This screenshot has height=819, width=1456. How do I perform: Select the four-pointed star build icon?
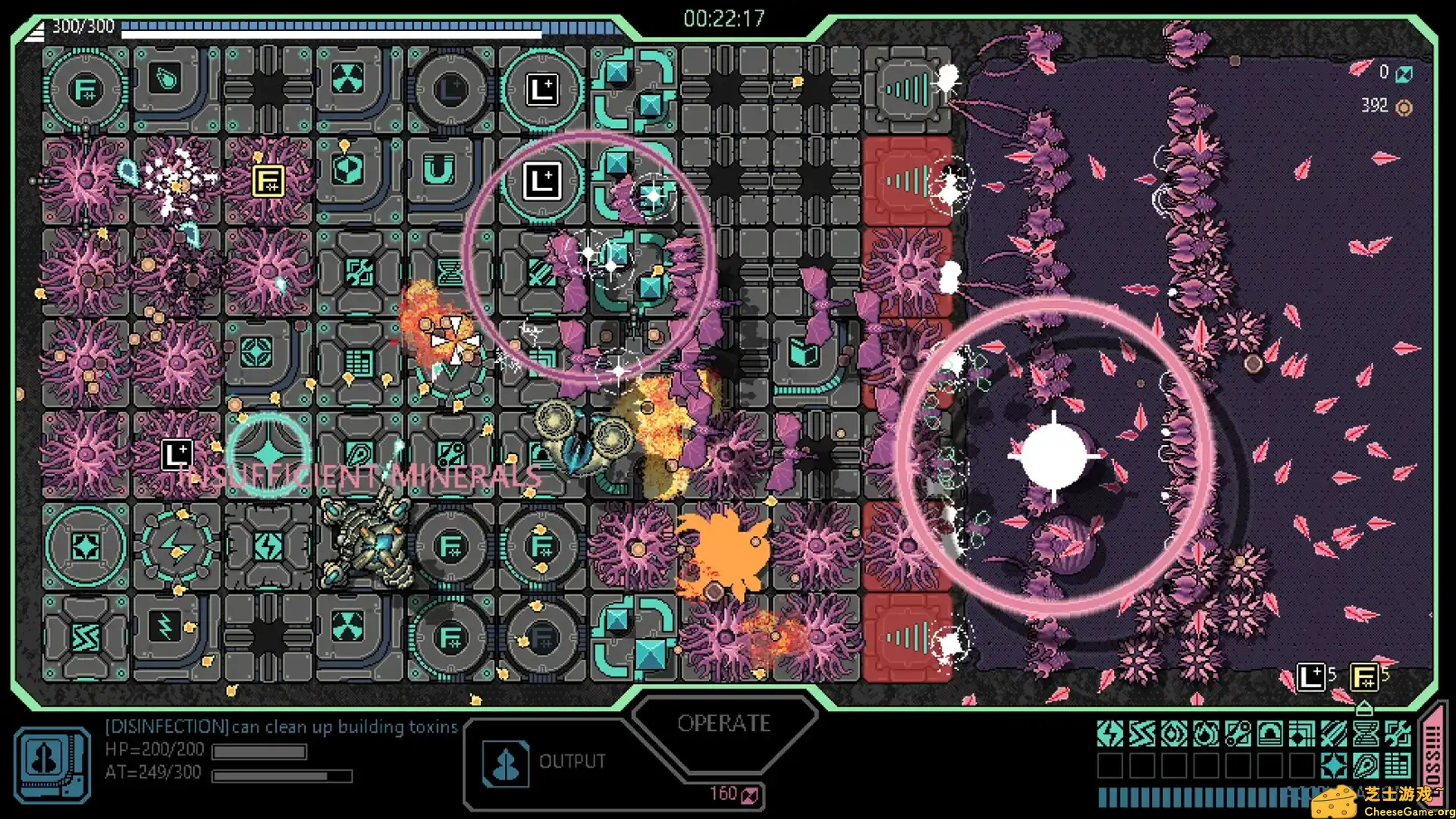[1334, 766]
